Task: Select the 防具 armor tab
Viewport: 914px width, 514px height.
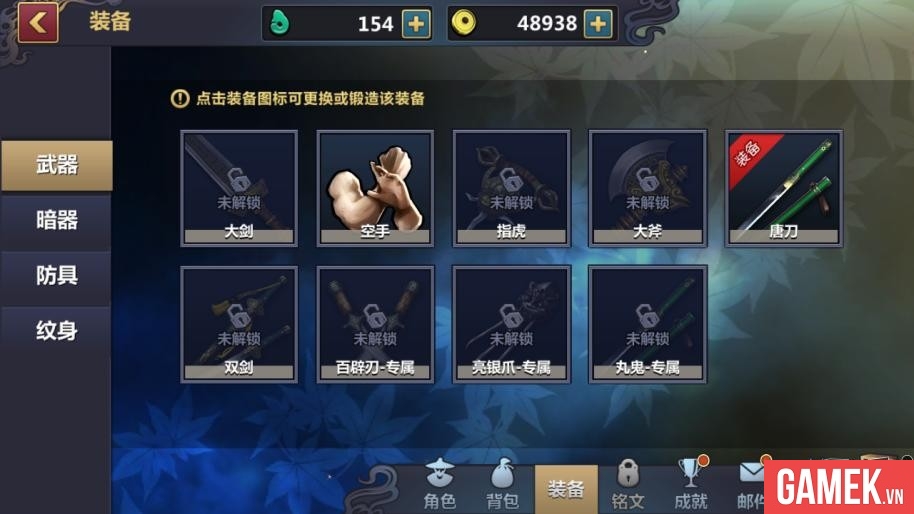Action: point(56,275)
